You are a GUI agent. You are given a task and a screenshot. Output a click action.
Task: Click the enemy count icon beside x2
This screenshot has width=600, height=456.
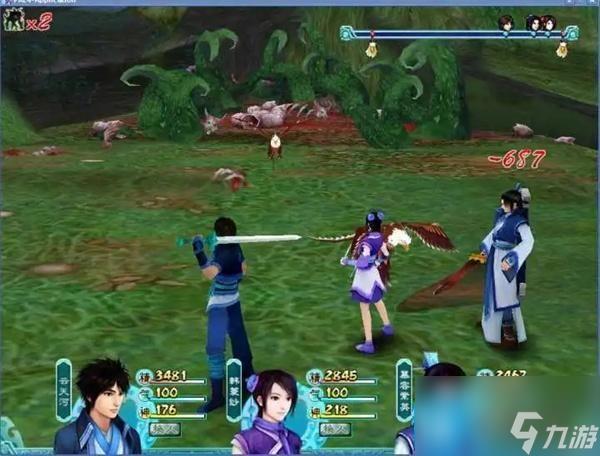(14, 20)
